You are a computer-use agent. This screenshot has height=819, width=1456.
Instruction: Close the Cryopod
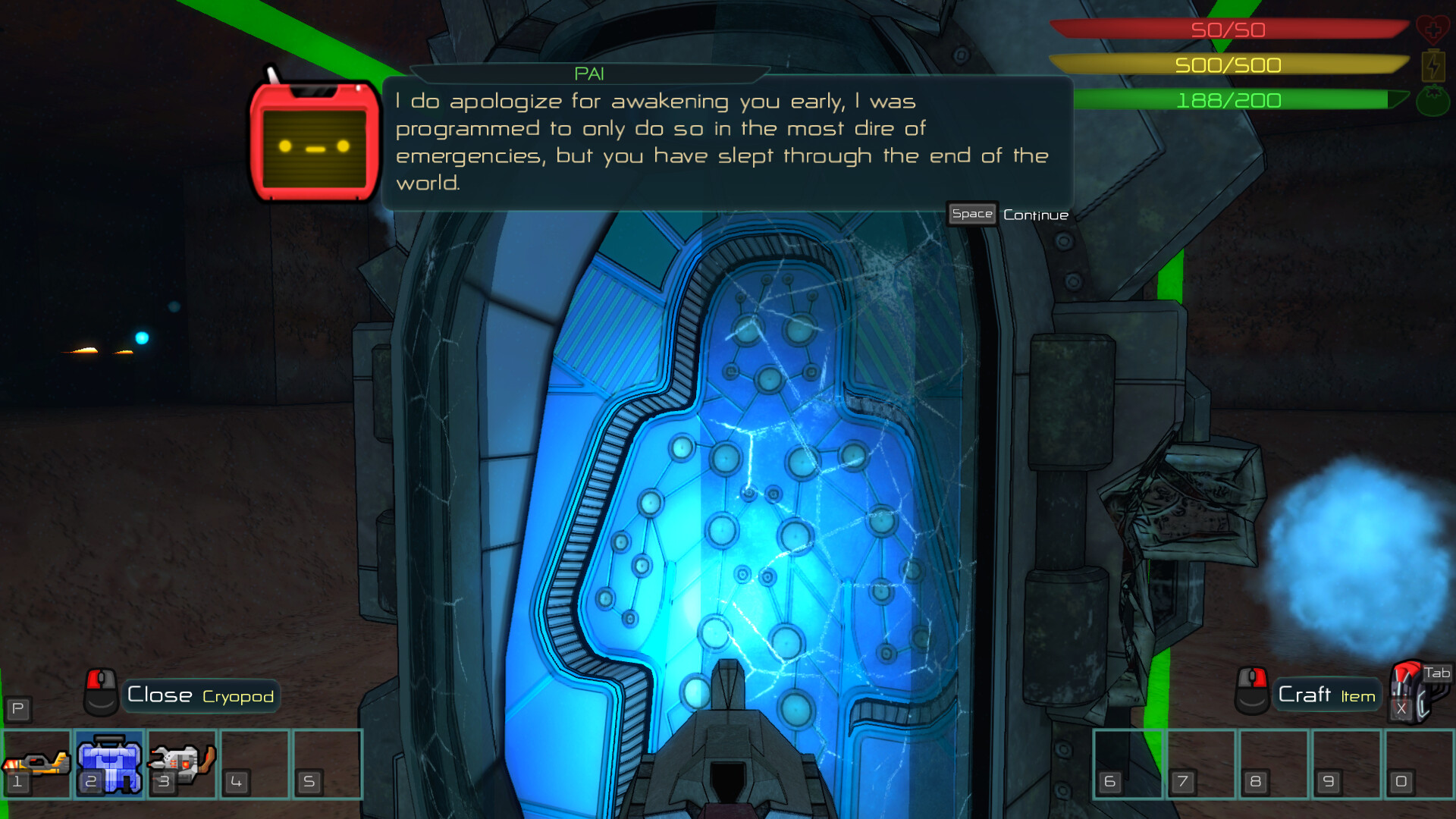point(200,695)
